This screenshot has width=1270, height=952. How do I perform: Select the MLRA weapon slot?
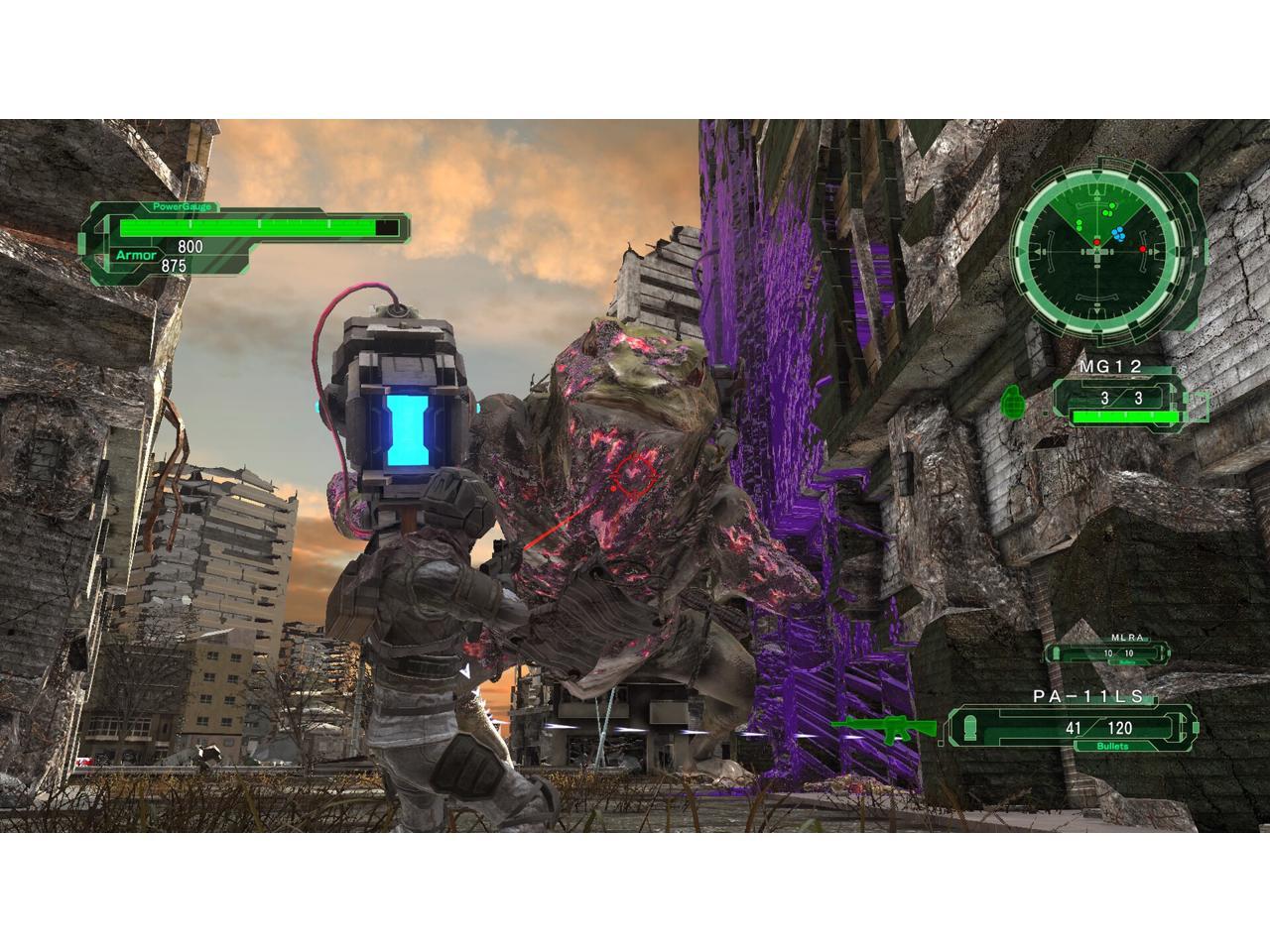point(1107,653)
